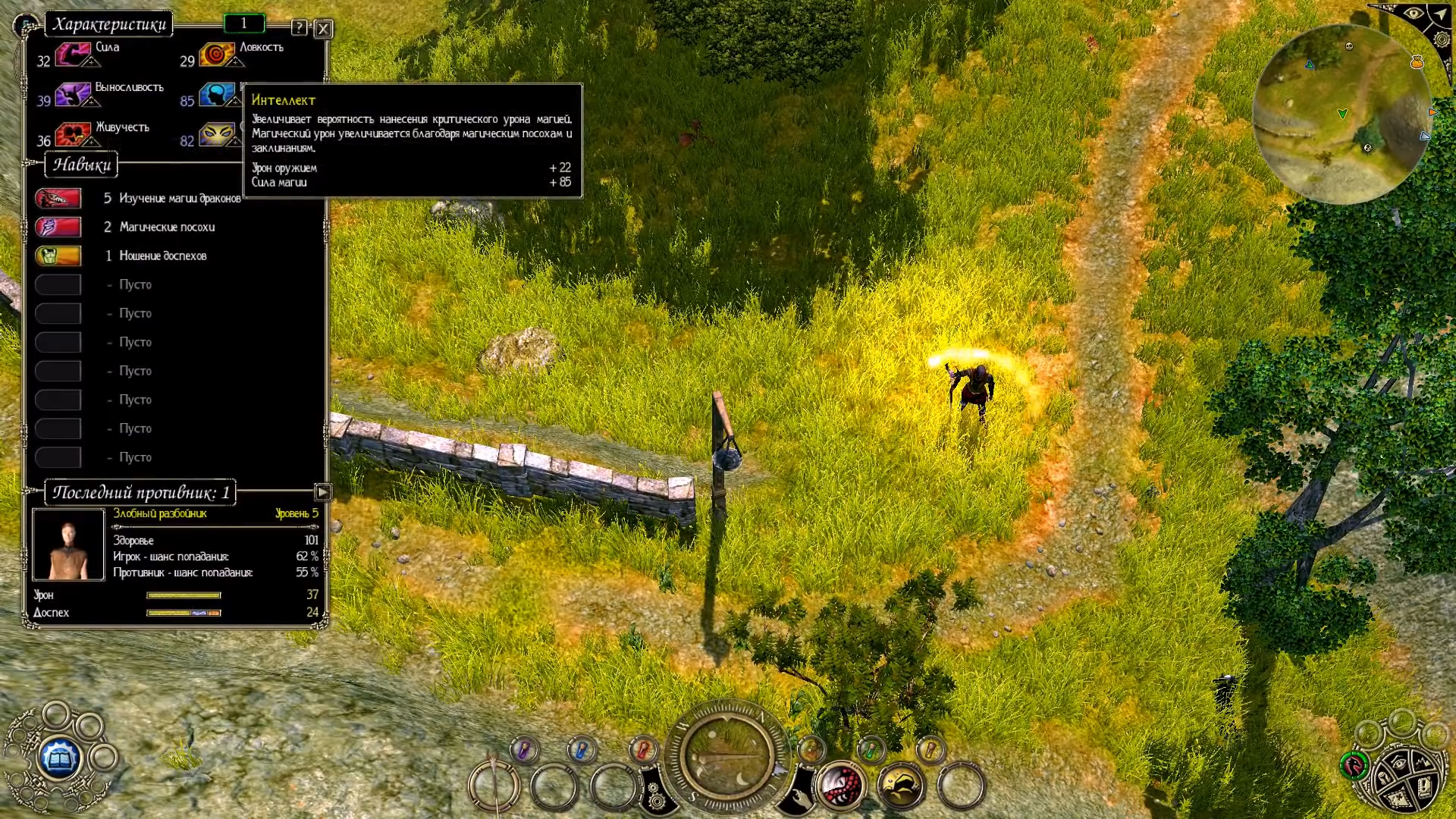This screenshot has height=819, width=1456.
Task: Choose the Ношение доспехов skill
Action: 58,256
